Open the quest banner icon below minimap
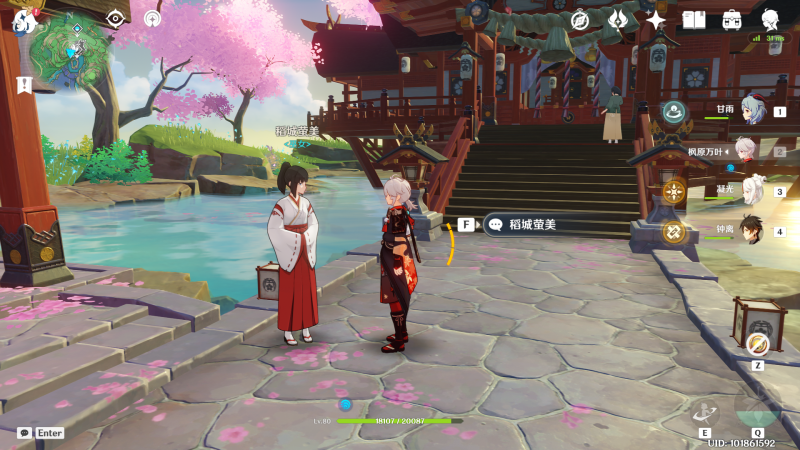Screen dimensions: 800x450 click(23, 84)
